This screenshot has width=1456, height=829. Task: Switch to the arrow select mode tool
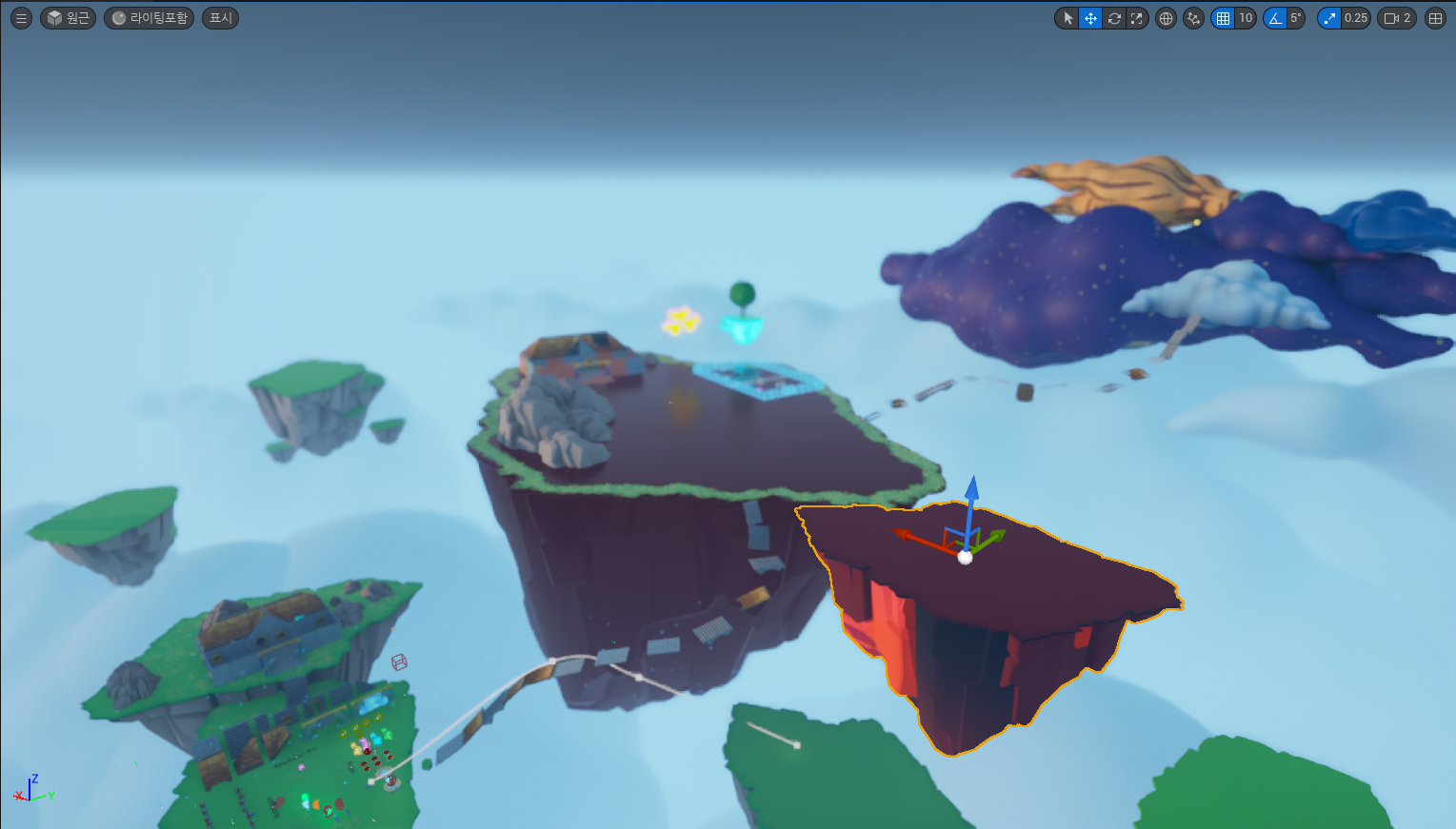pyautogui.click(x=1067, y=18)
